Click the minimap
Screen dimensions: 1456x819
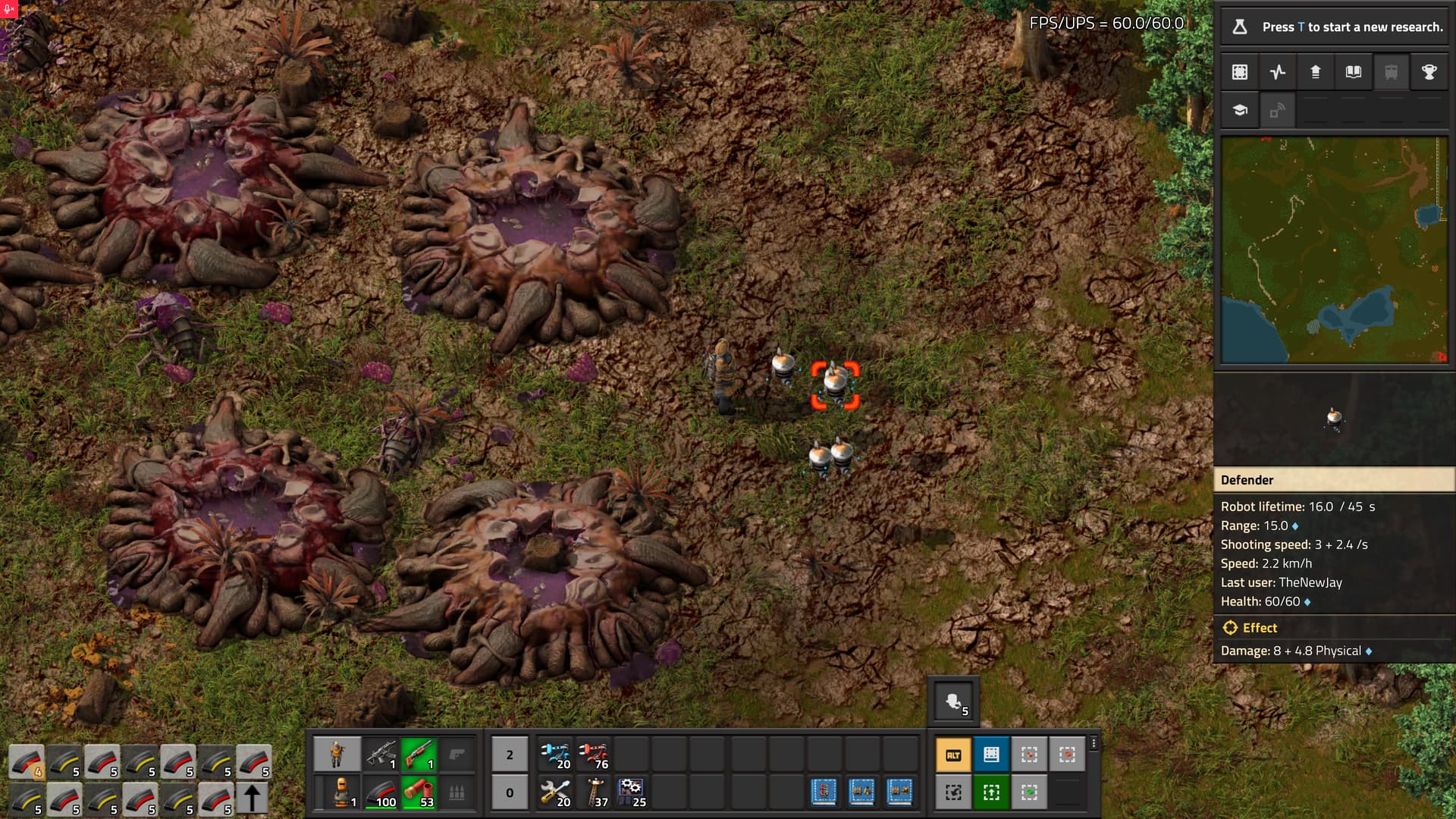tap(1334, 250)
